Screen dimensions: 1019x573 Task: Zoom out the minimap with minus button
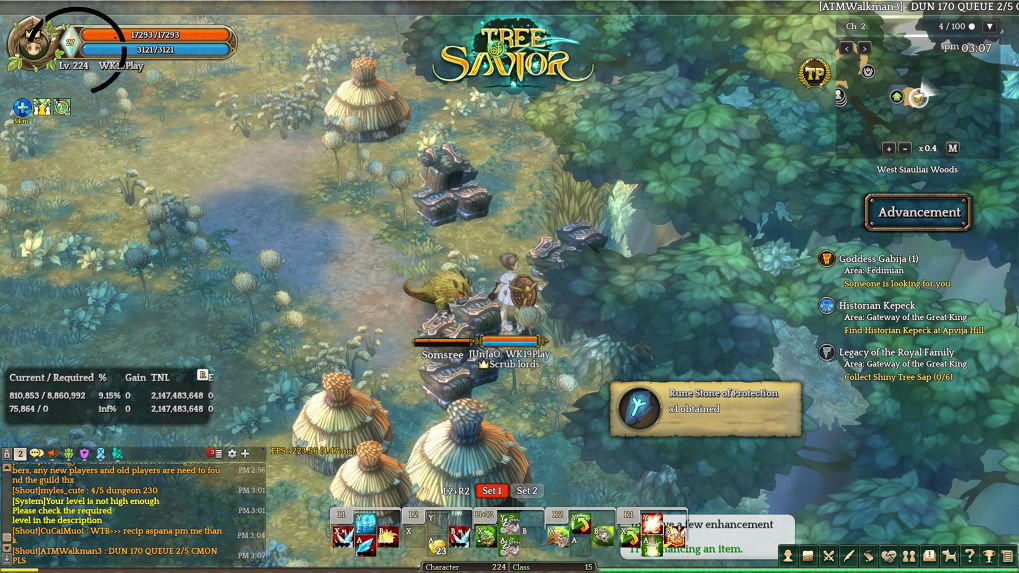905,148
